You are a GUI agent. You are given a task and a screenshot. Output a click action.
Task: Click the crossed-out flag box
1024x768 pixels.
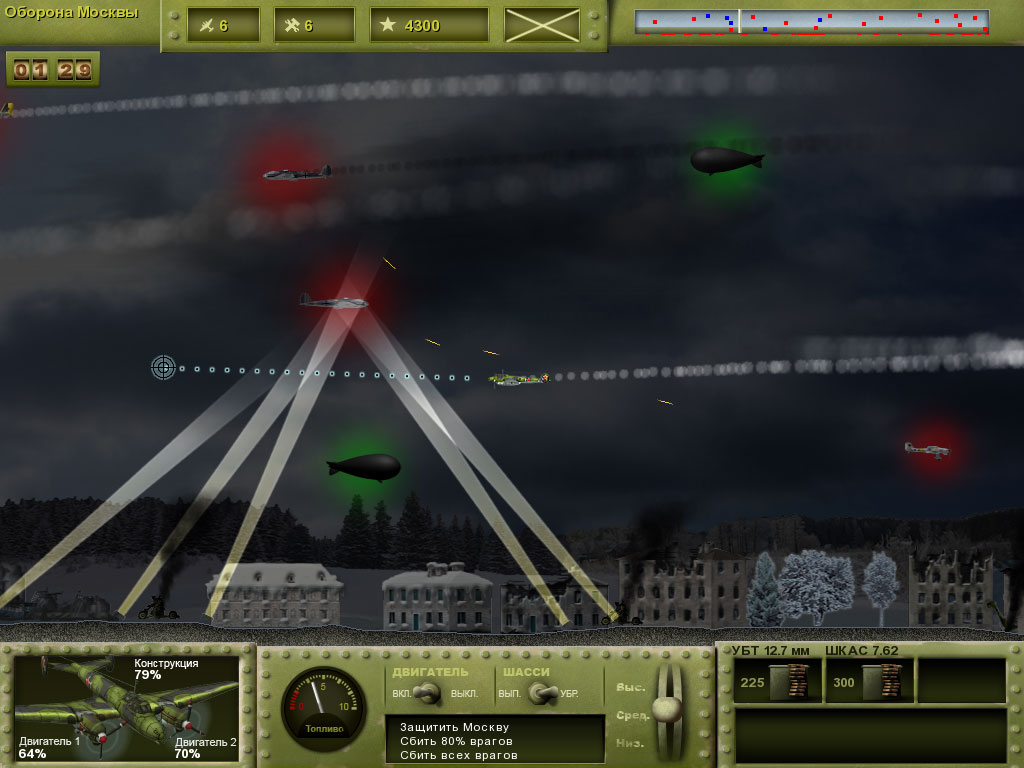point(542,25)
